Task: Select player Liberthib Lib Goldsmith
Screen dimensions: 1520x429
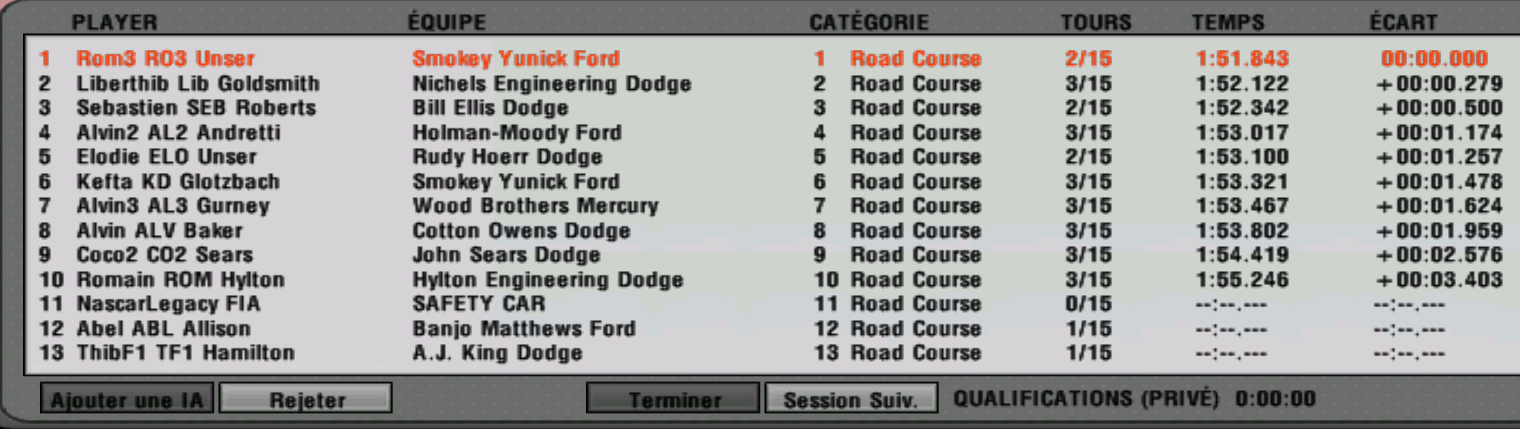Action: (198, 84)
